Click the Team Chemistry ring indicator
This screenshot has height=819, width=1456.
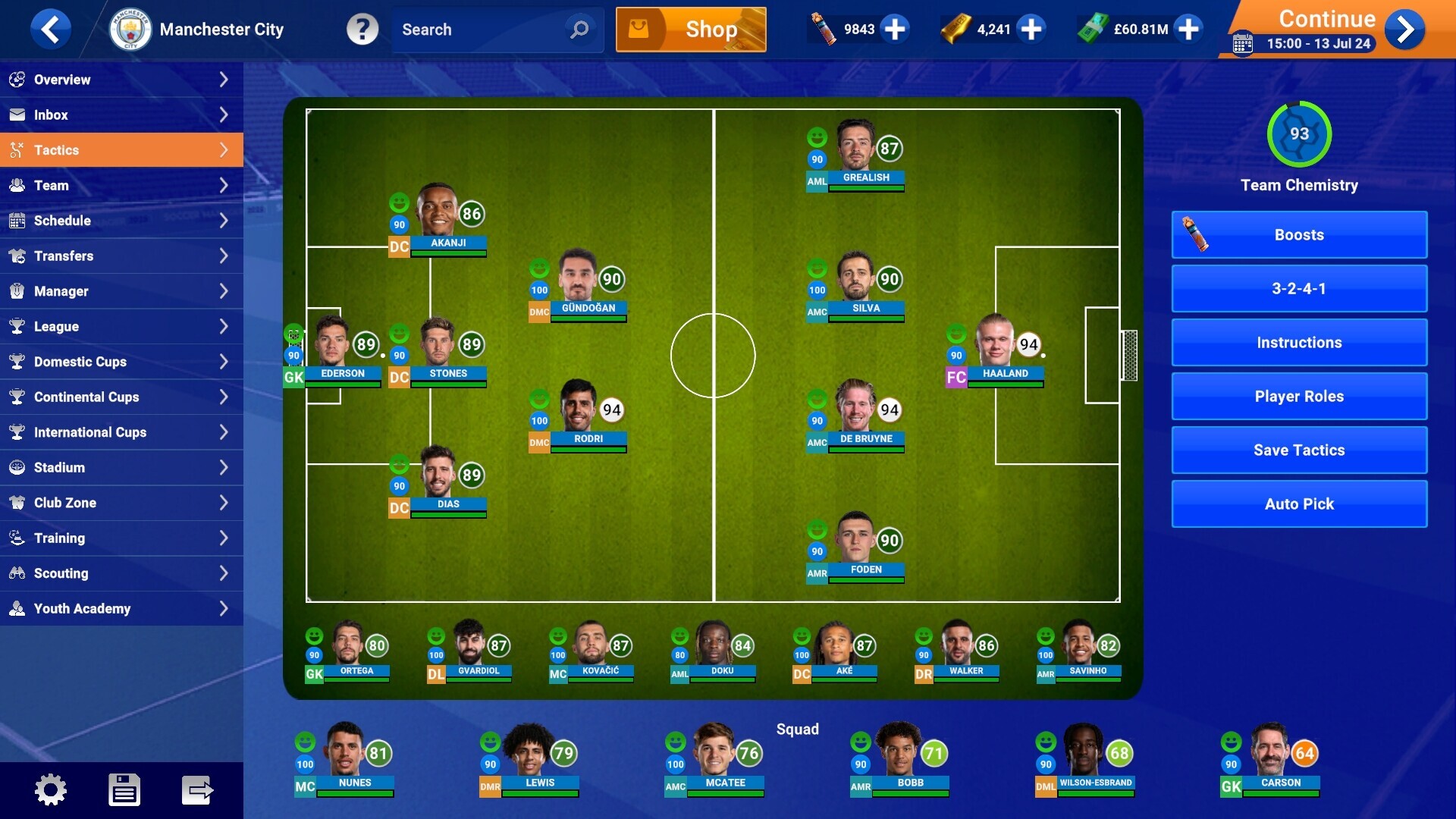click(x=1299, y=135)
